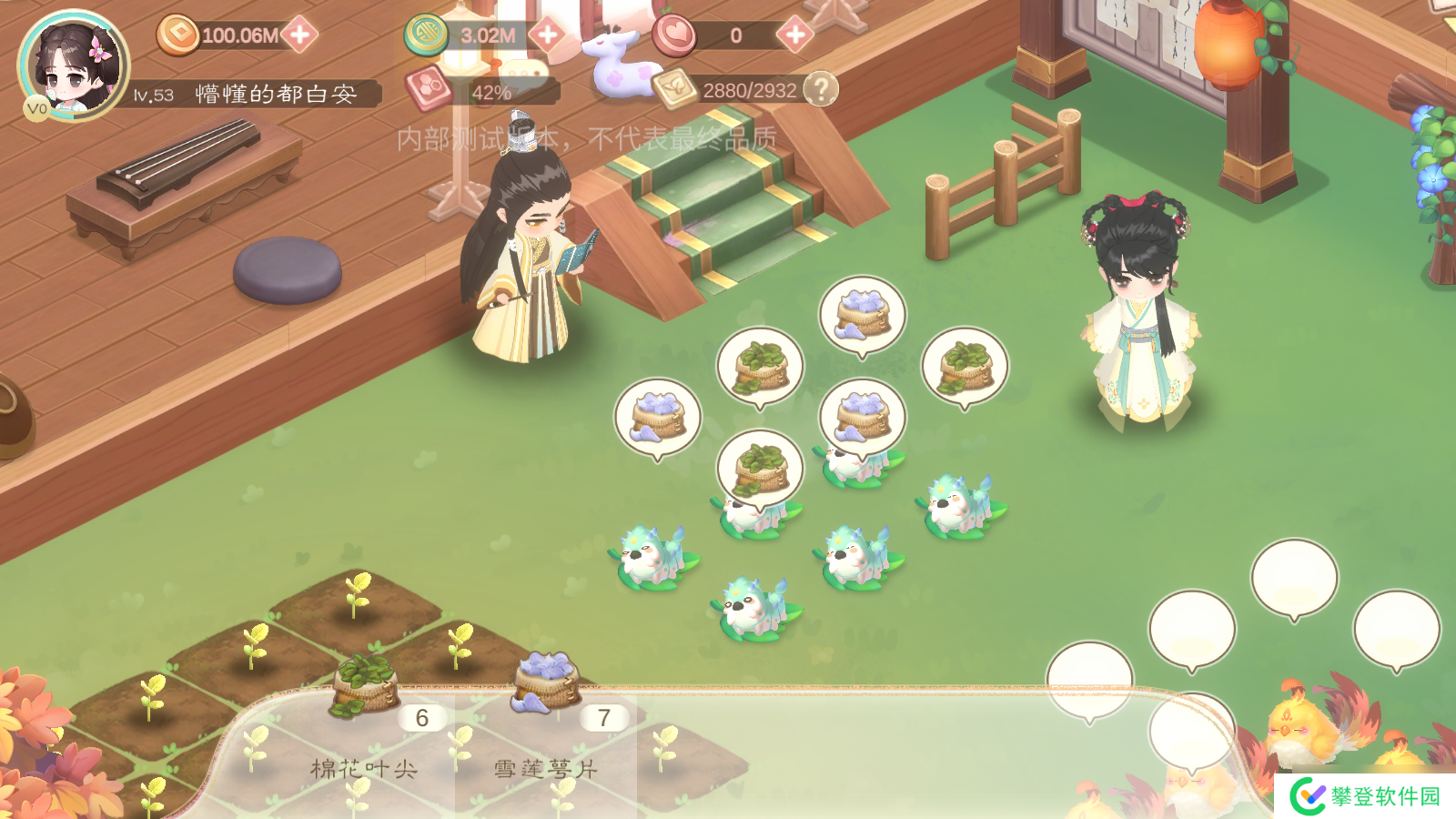The image size is (1456, 819).
Task: Select the 棉花叶尖 item slot
Action: [364, 728]
